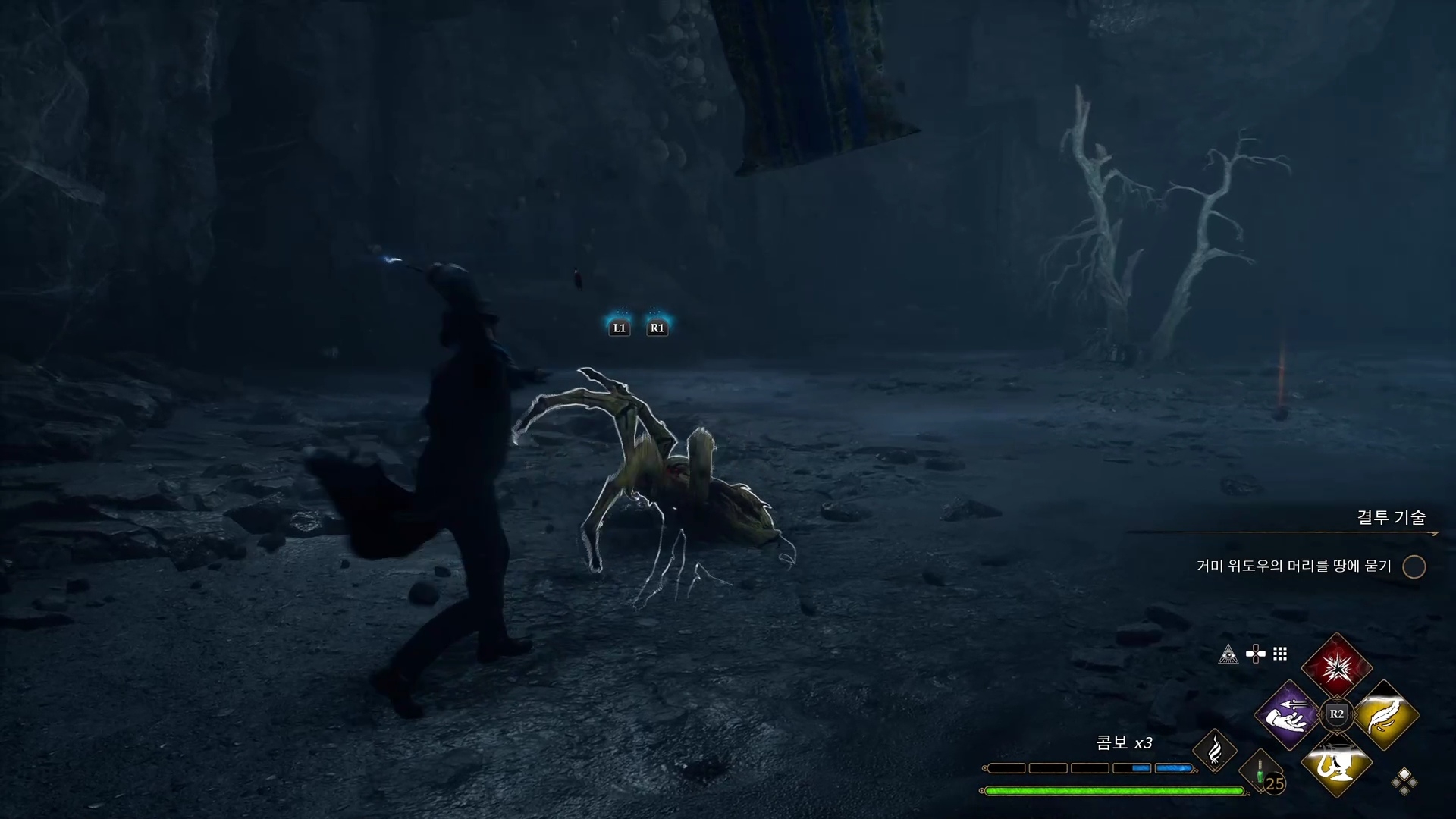Image resolution: width=1456 pixels, height=819 pixels.
Task: Select the spider duelling feat objective
Action: click(1294, 566)
